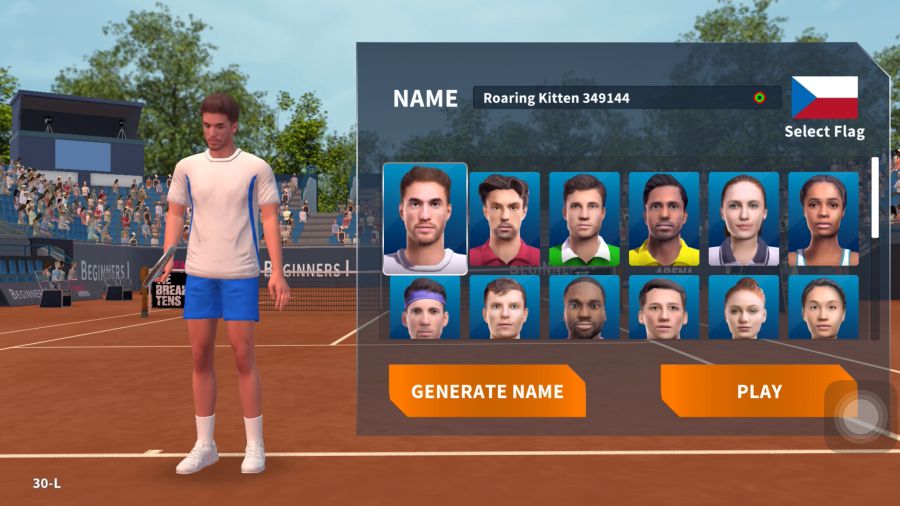The image size is (900, 506).
Task: Pick the avatar wearing a purple headband
Action: [425, 307]
